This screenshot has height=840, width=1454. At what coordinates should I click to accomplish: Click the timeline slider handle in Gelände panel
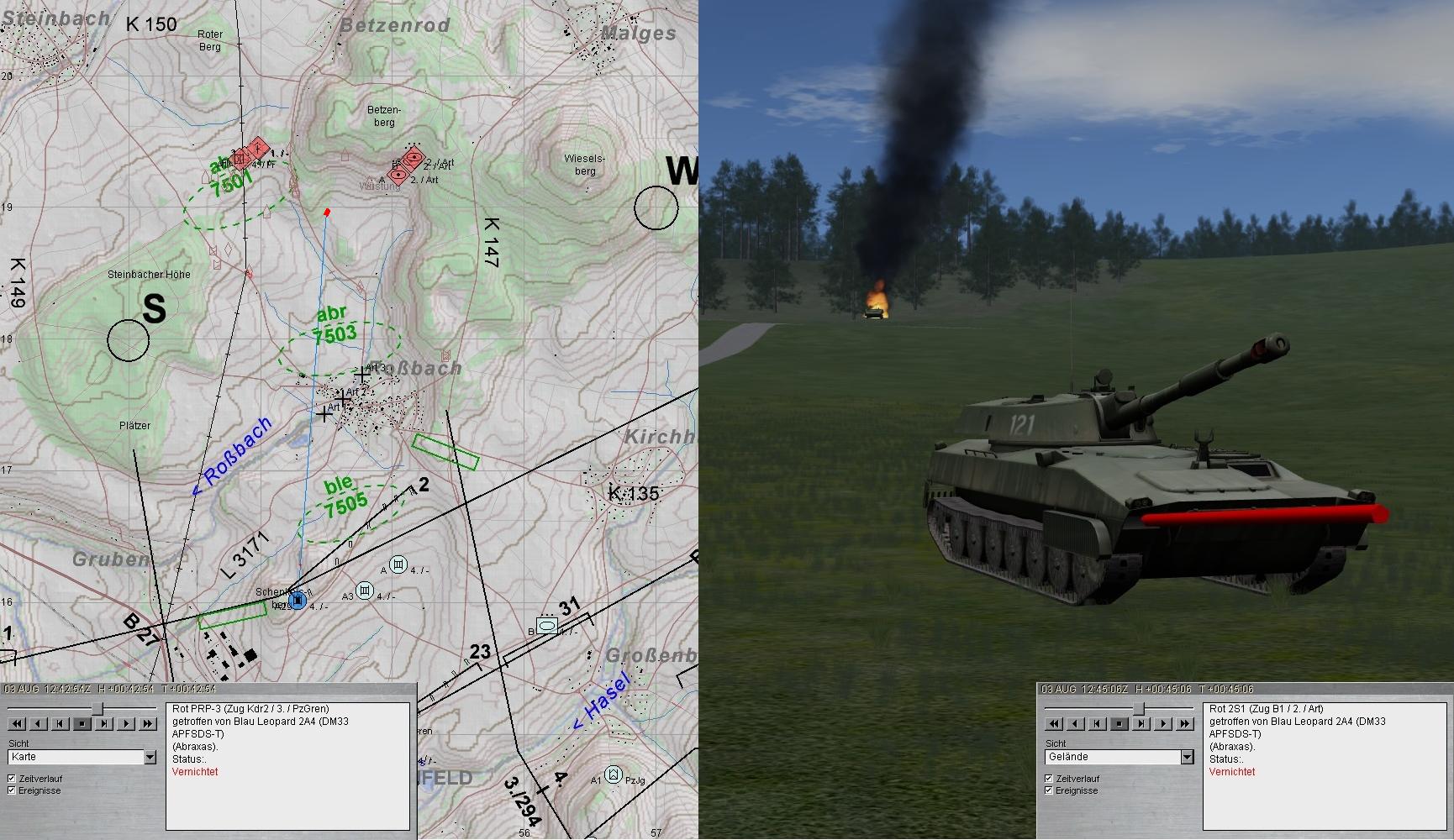1139,709
